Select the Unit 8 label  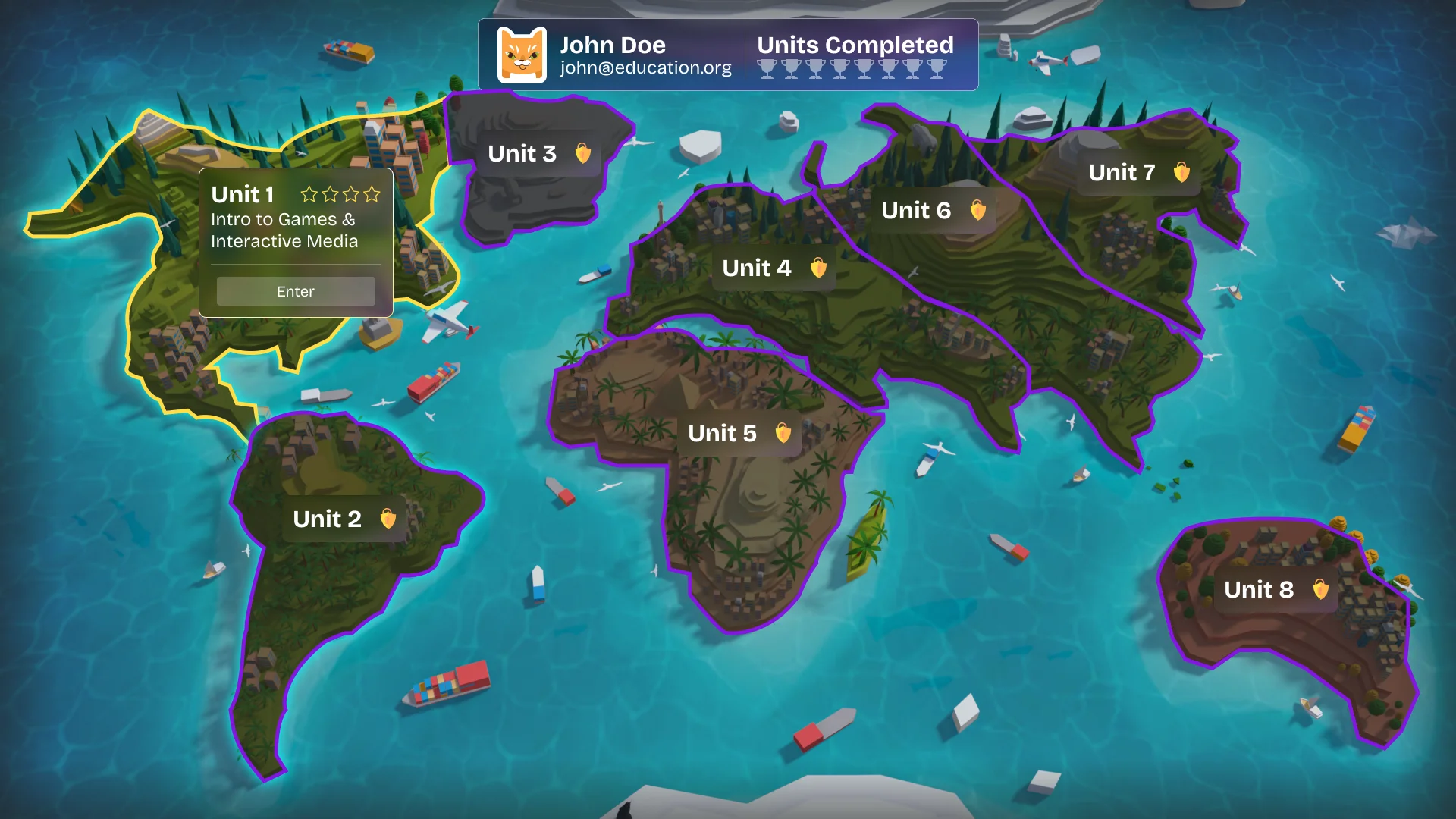coord(1259,590)
